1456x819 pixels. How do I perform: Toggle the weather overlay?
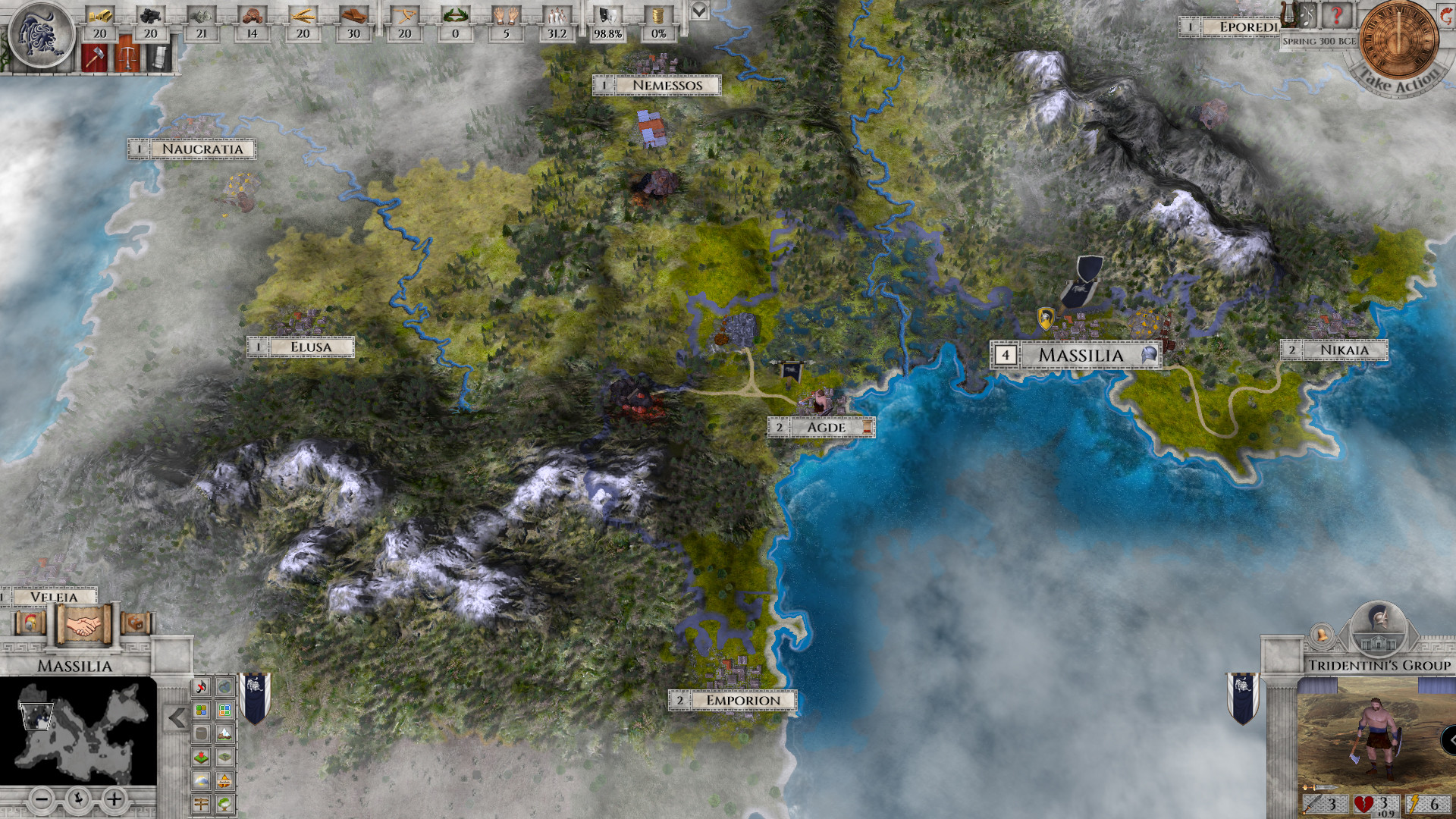200,780
